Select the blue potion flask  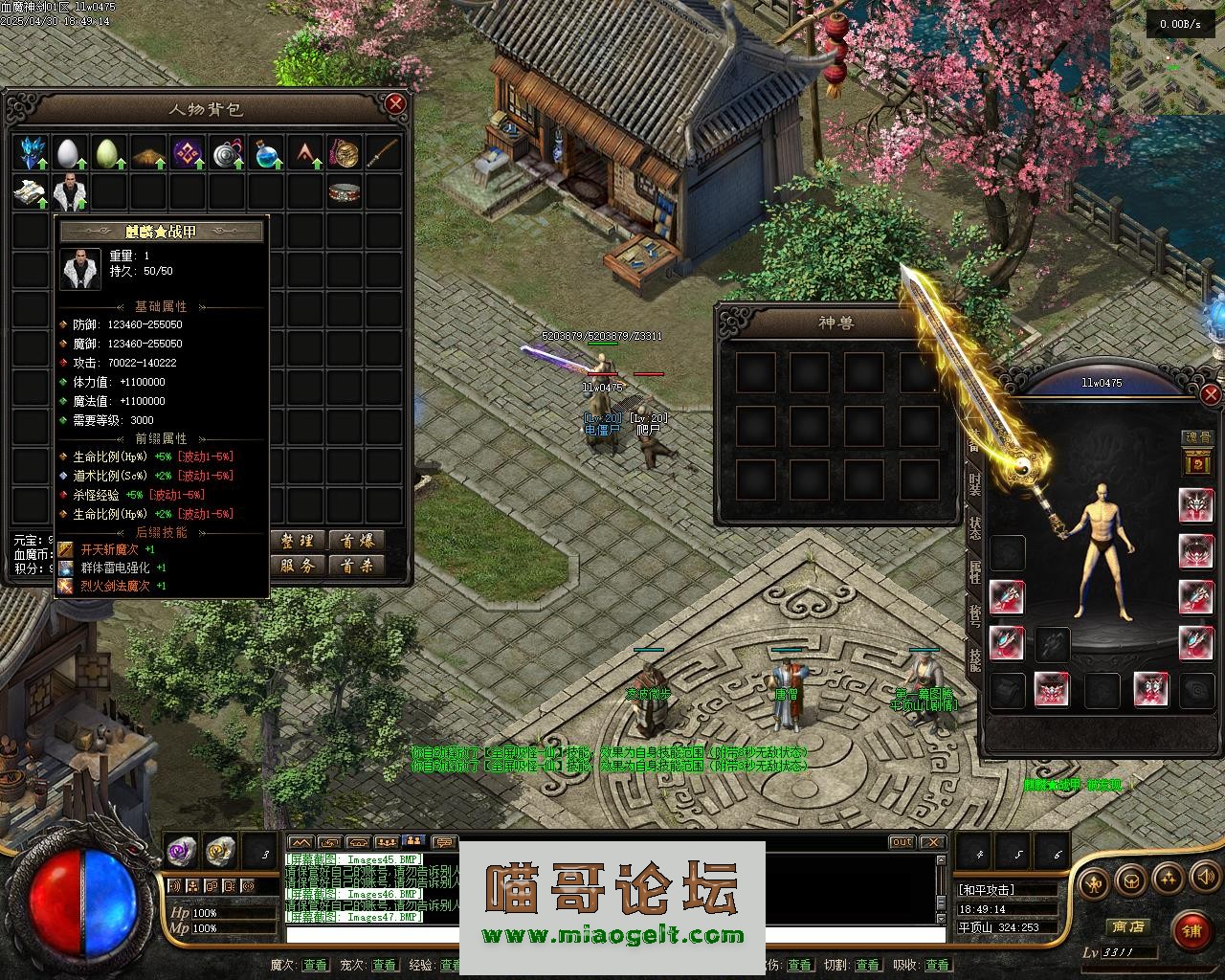point(267,152)
